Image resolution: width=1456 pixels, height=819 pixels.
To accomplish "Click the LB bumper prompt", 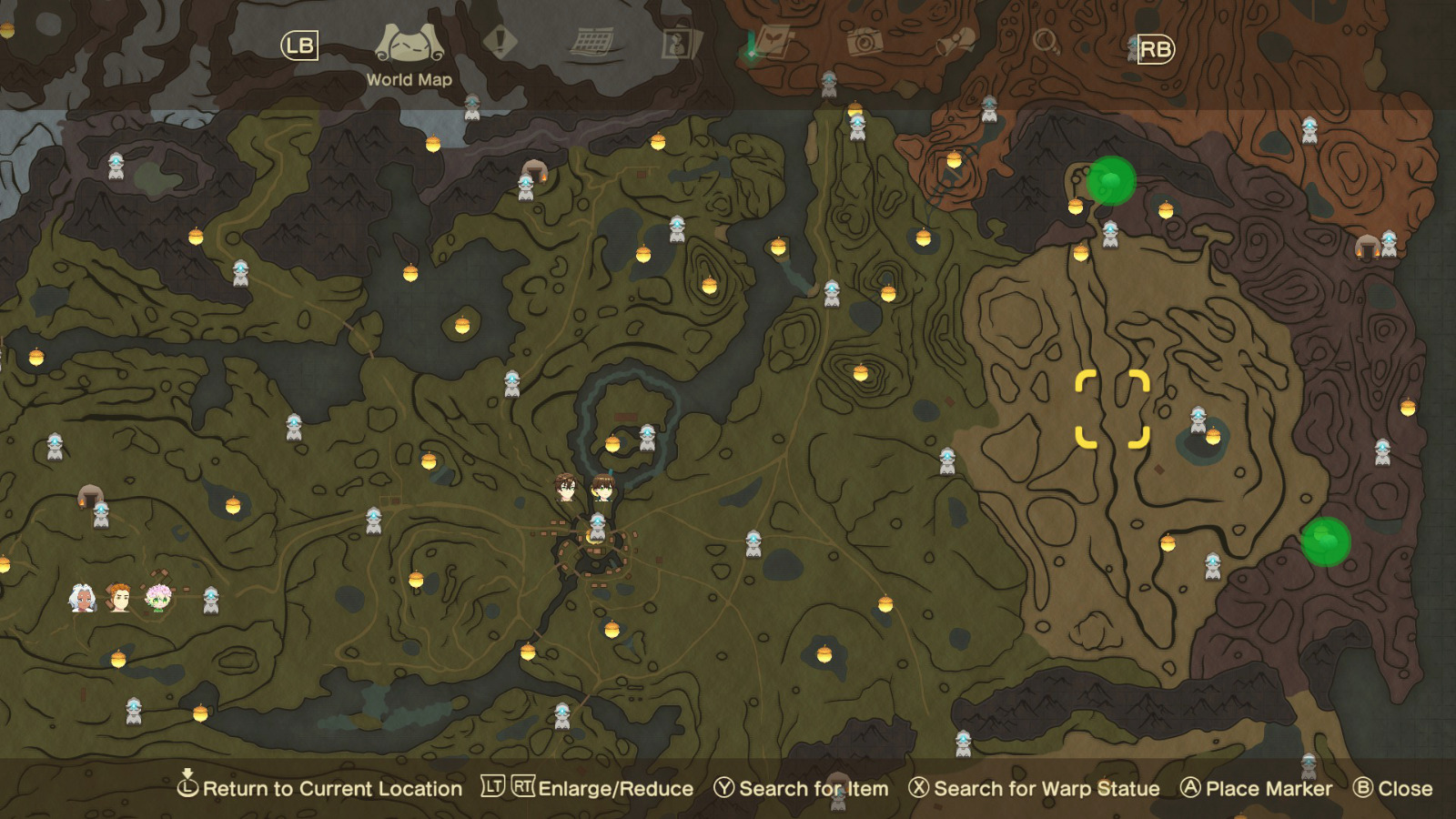I will (298, 43).
